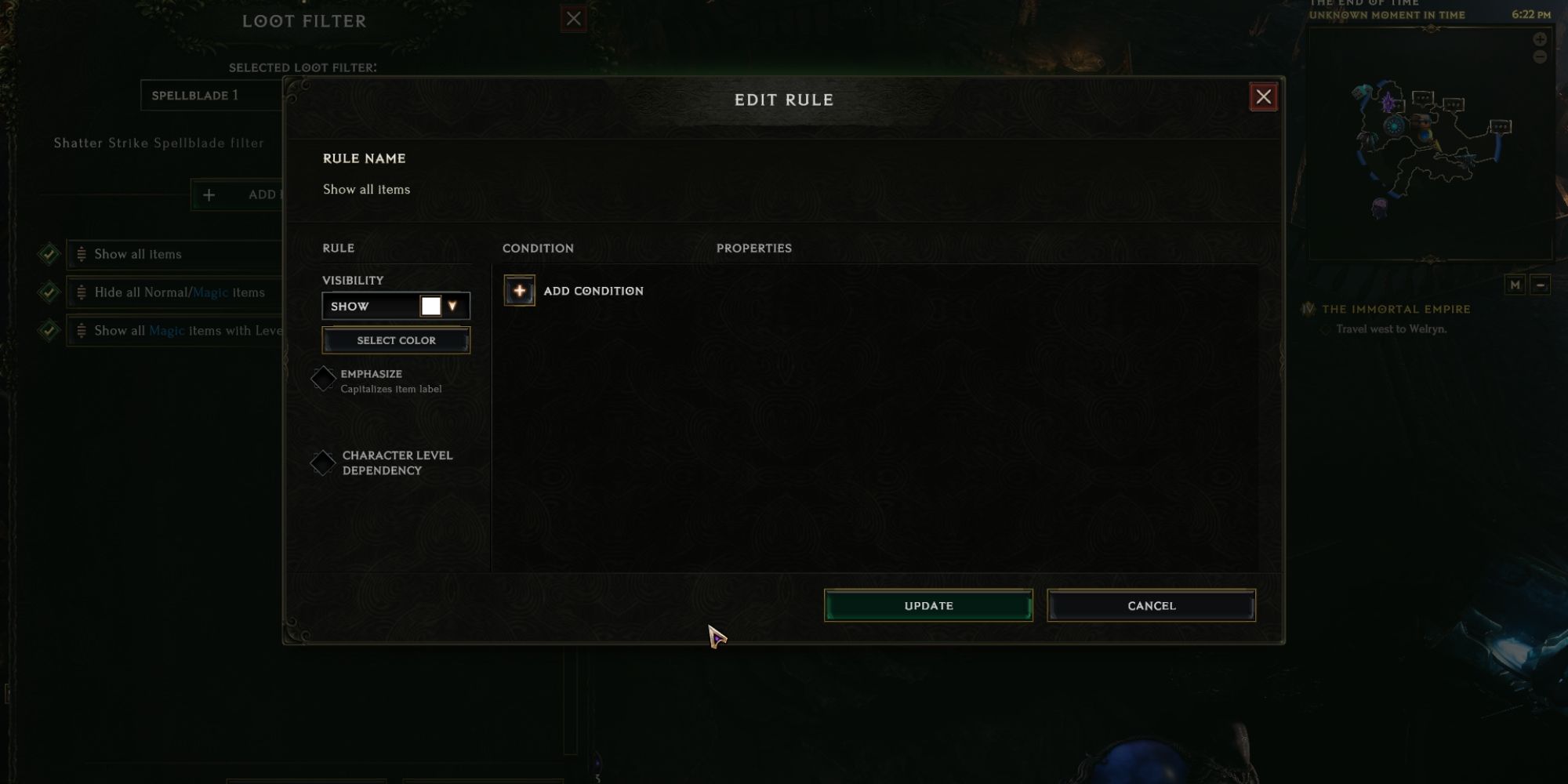1568x784 pixels.
Task: Enable Character Level Dependency
Action: pyautogui.click(x=323, y=463)
